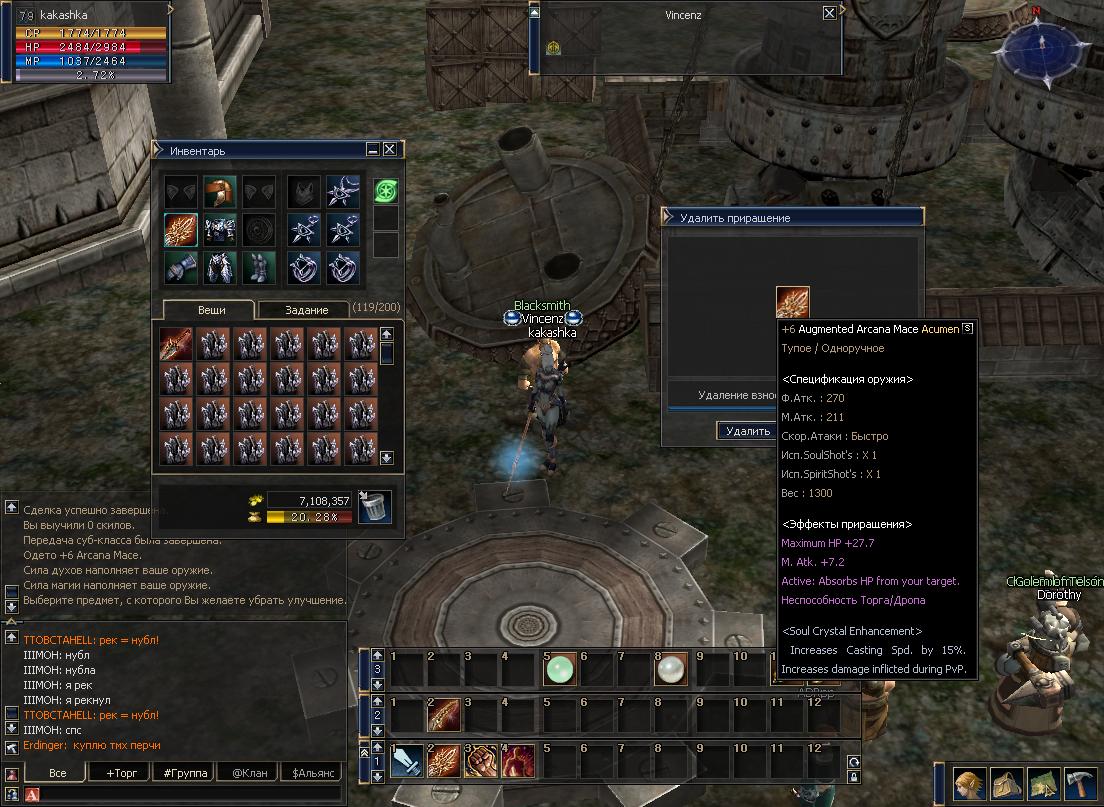Close the Vincenz target window
The width and height of the screenshot is (1104, 807).
pos(829,13)
